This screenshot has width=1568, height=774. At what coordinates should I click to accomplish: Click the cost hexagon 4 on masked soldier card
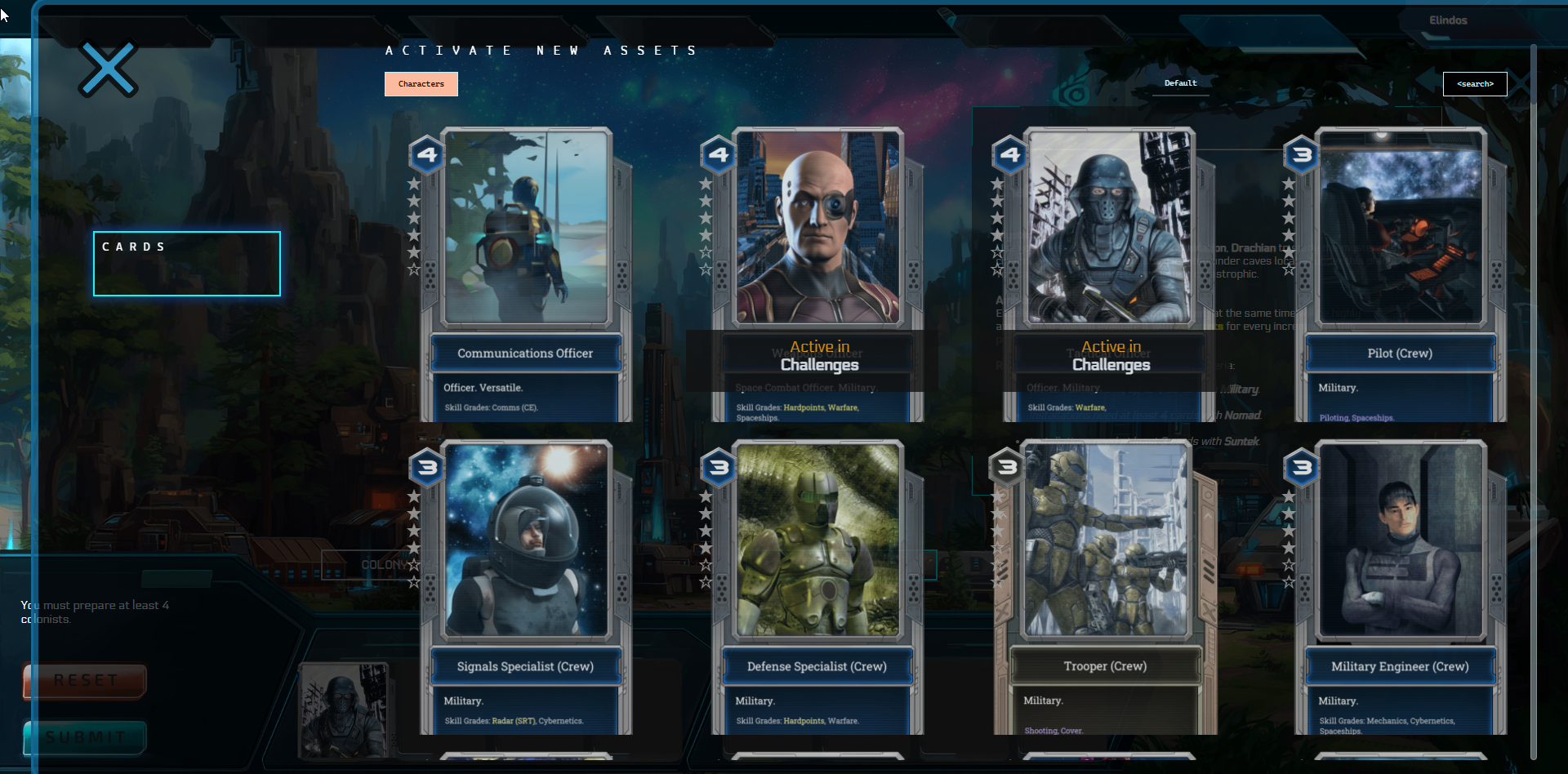click(1010, 155)
